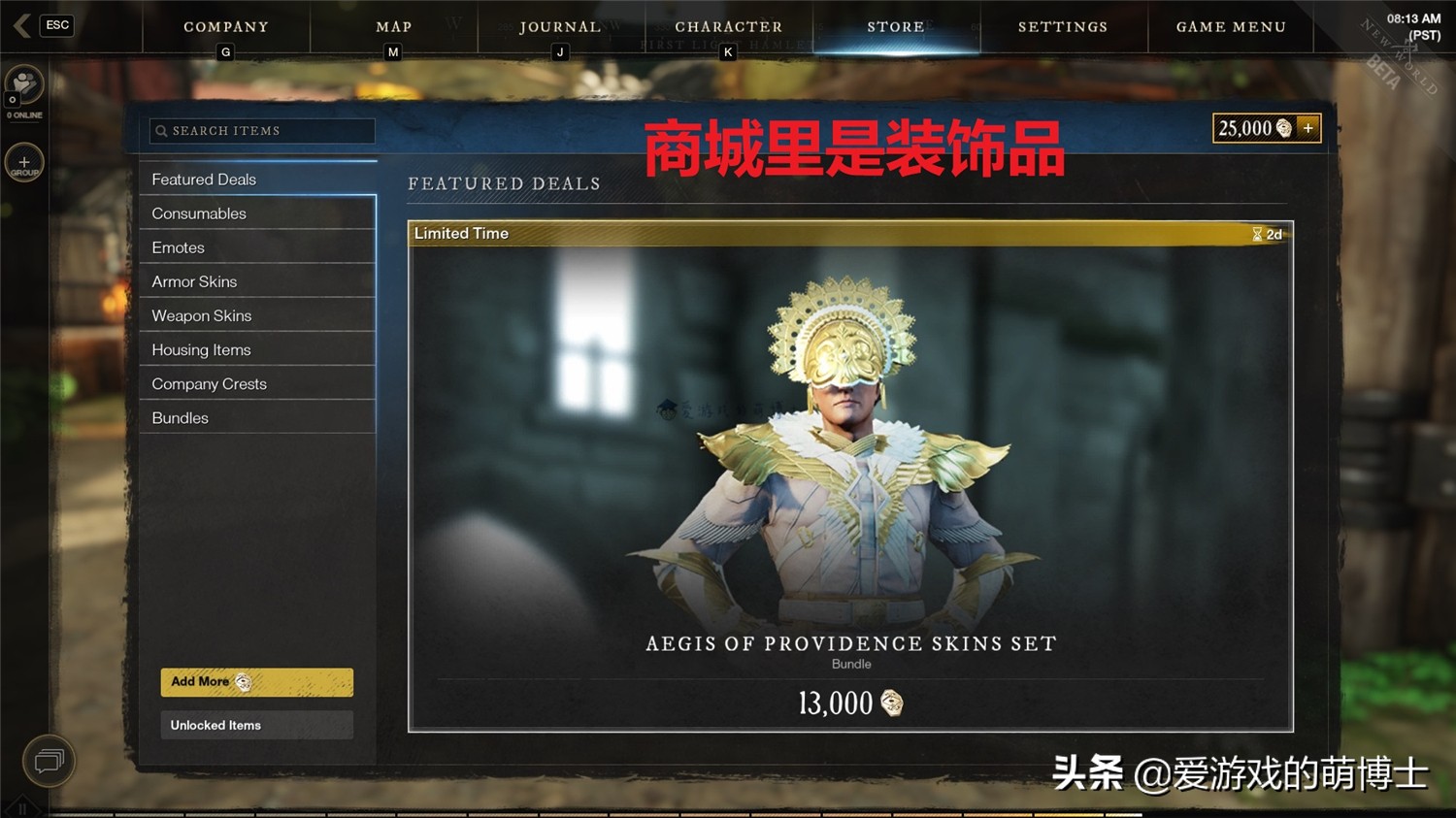Open chat with the speech bubble icon

(49, 762)
